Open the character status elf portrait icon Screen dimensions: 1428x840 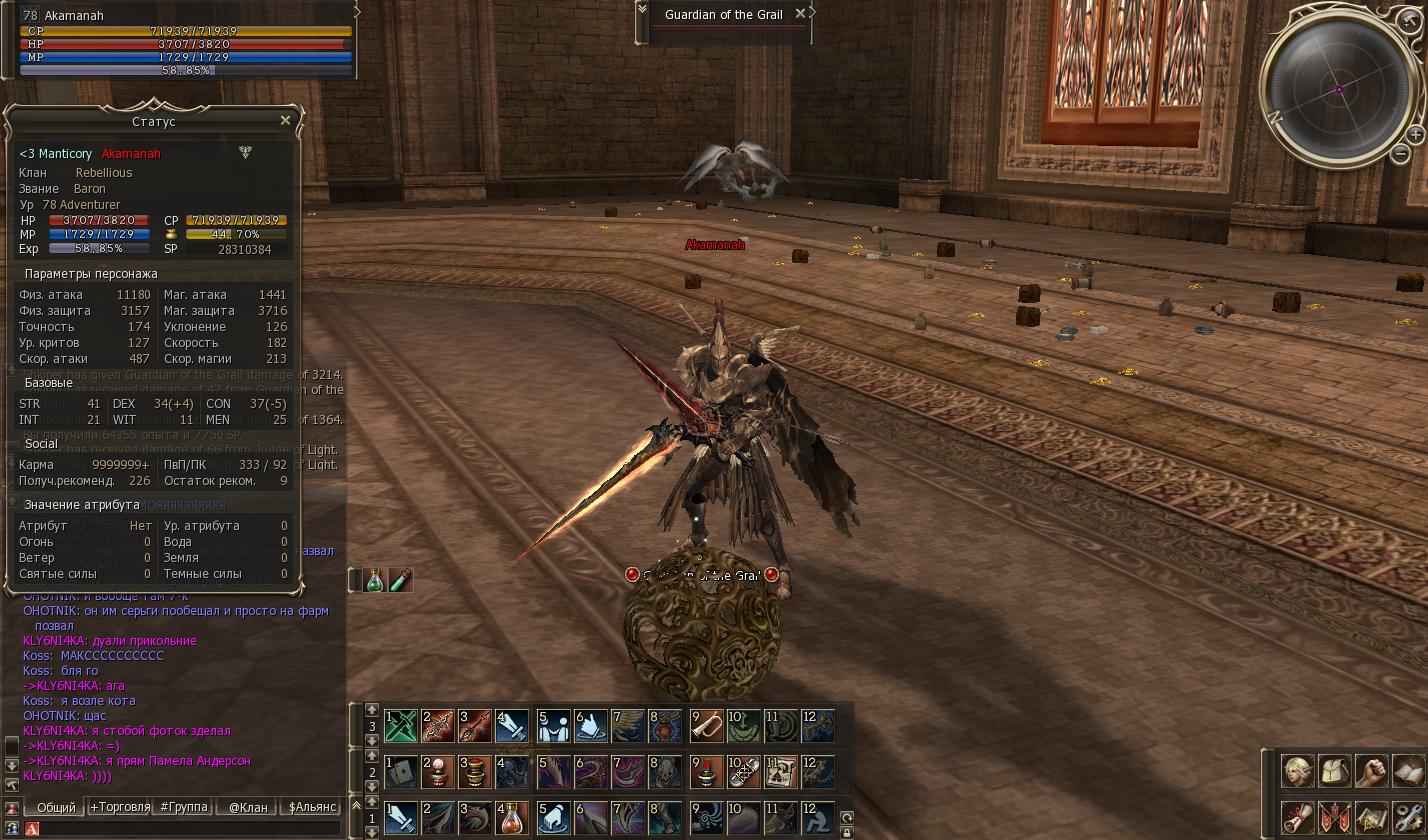1298,771
